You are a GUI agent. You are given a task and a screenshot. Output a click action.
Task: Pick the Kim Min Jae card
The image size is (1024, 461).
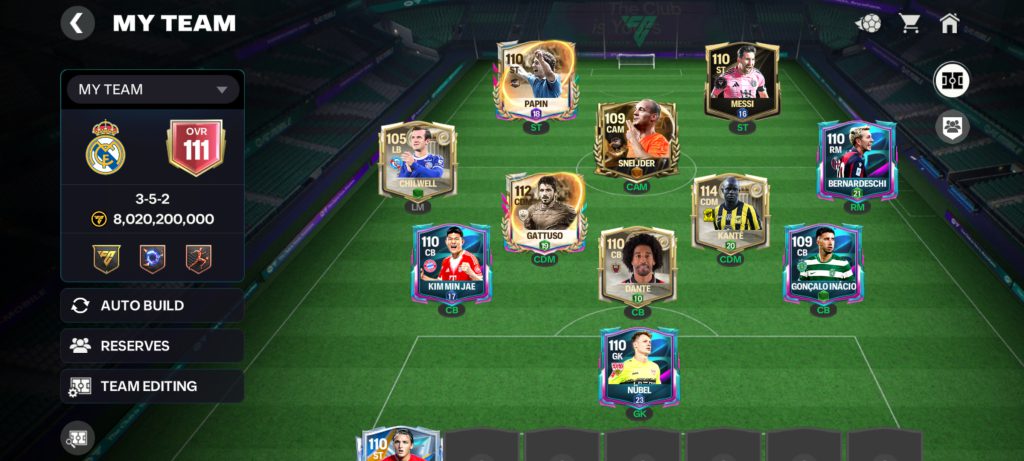(x=451, y=264)
